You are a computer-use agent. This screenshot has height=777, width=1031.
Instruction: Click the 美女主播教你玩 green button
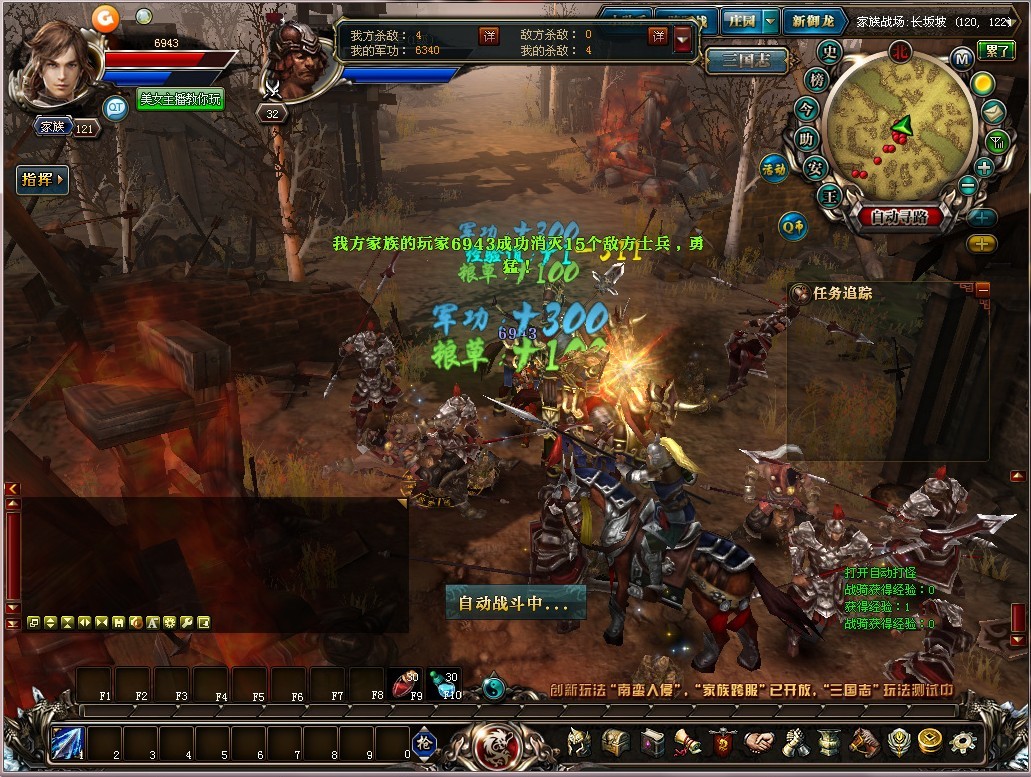[181, 99]
